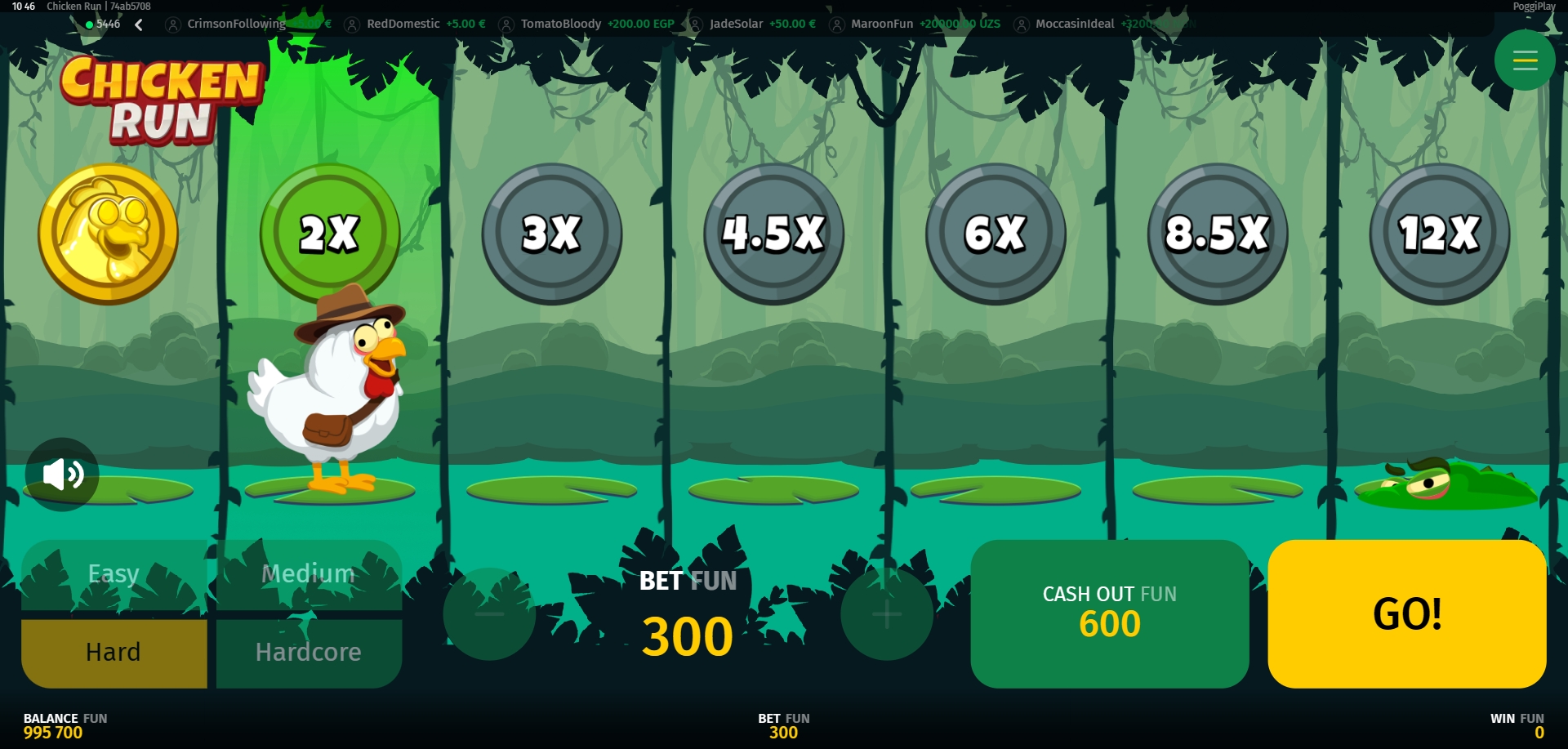The width and height of the screenshot is (1568, 749).
Task: Select Hard difficulty
Action: point(114,653)
